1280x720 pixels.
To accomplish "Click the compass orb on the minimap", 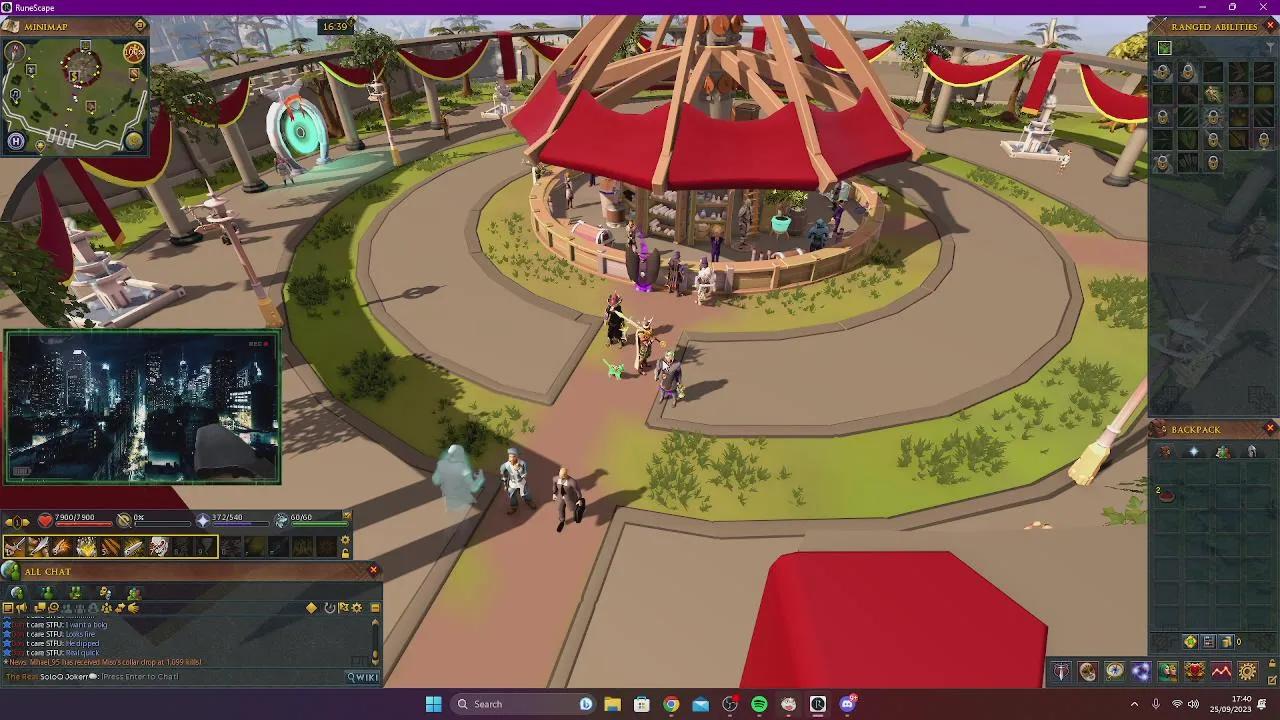I will pyautogui.click(x=14, y=53).
